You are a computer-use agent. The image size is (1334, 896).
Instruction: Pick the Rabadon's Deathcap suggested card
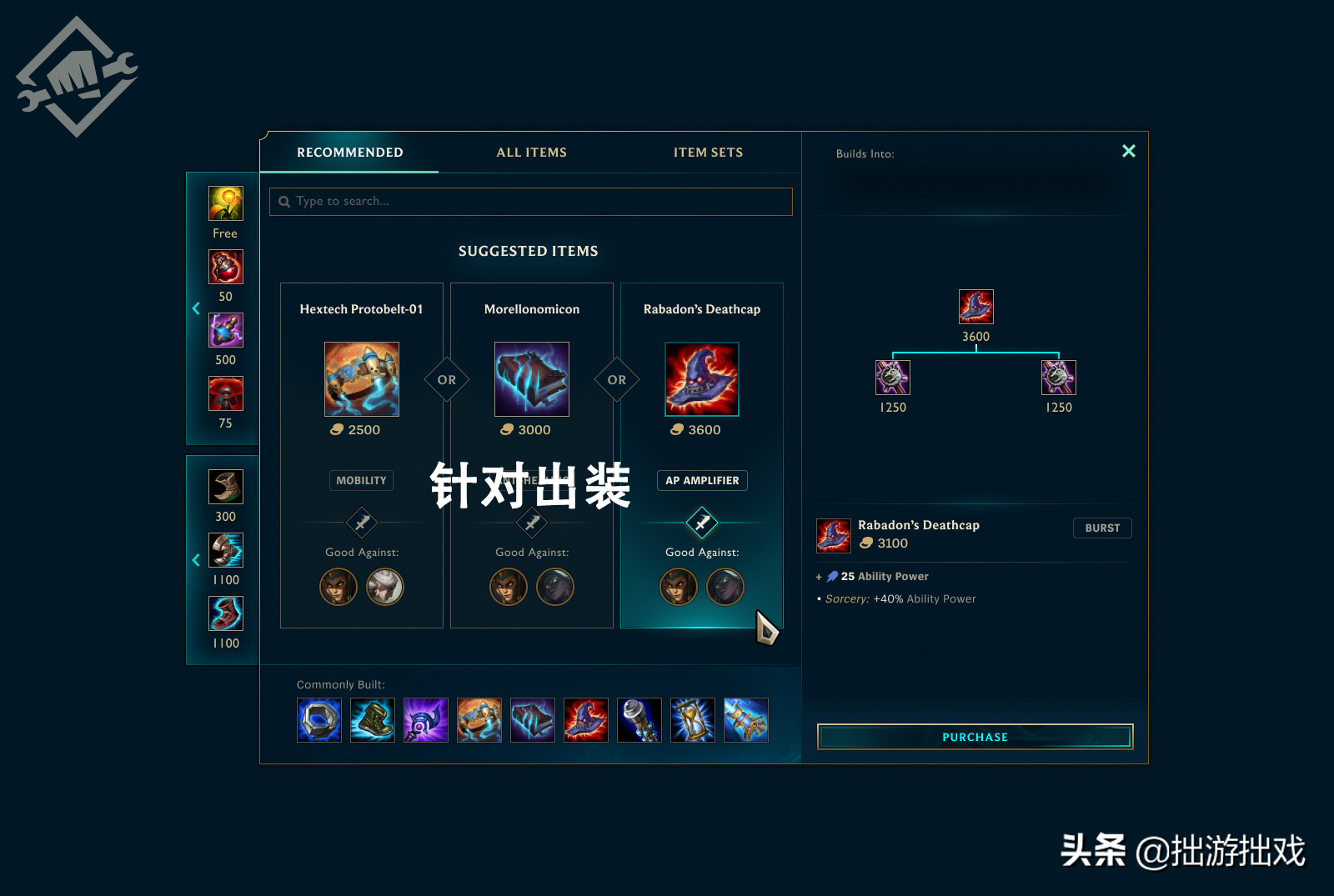(702, 379)
